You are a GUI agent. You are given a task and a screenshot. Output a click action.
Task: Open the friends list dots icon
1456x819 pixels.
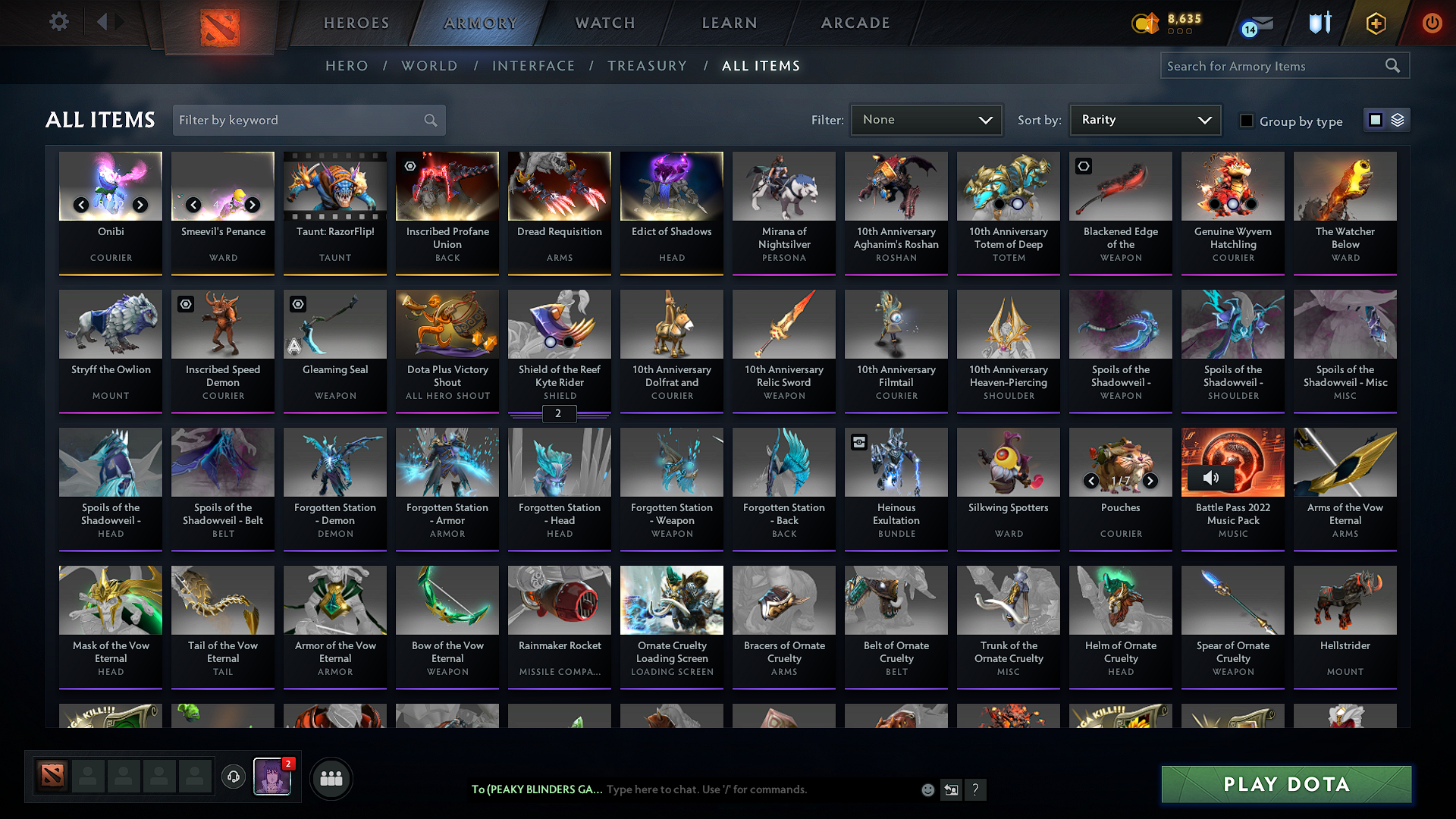point(331,778)
